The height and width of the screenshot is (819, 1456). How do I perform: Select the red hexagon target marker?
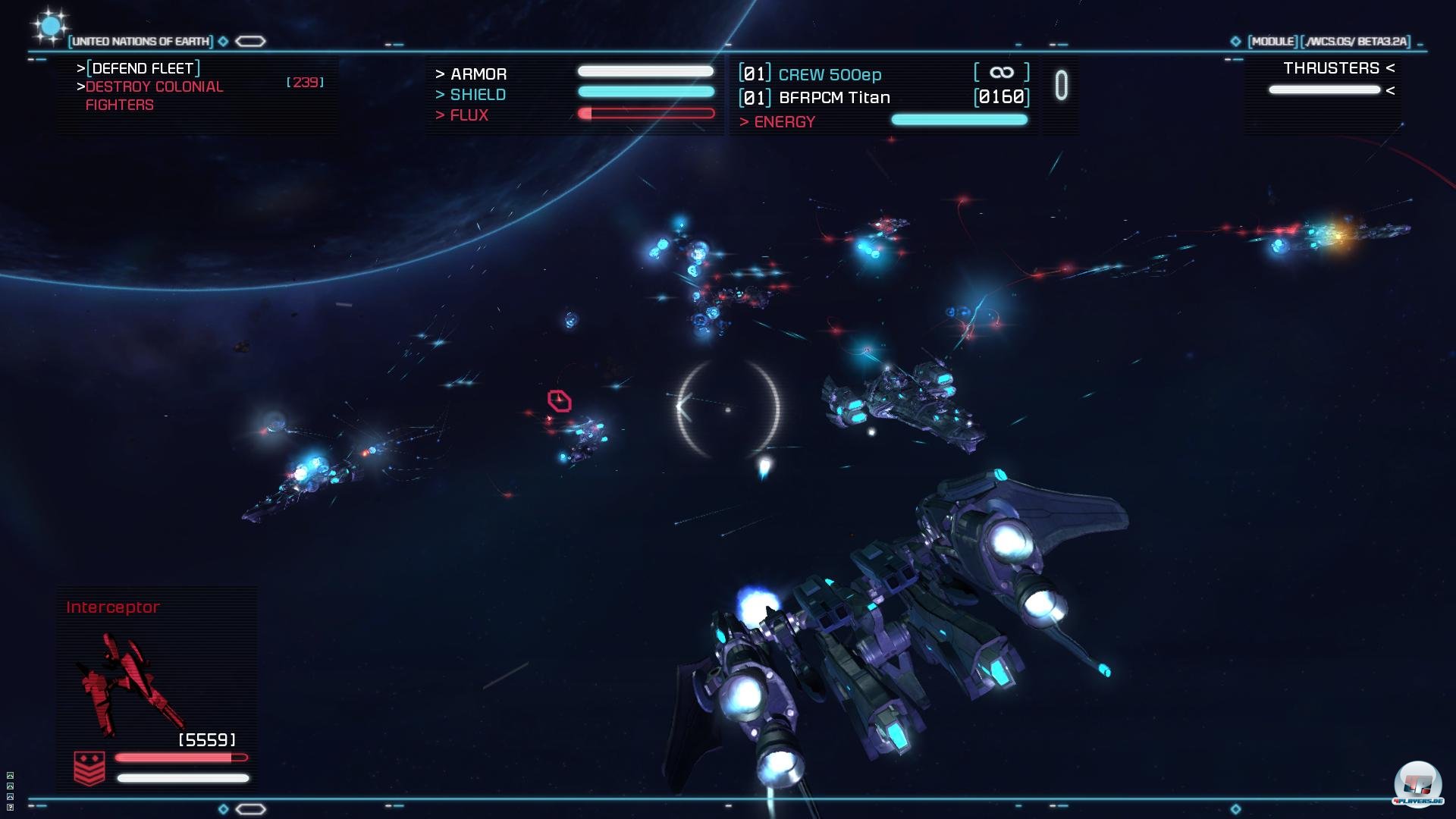[560, 400]
